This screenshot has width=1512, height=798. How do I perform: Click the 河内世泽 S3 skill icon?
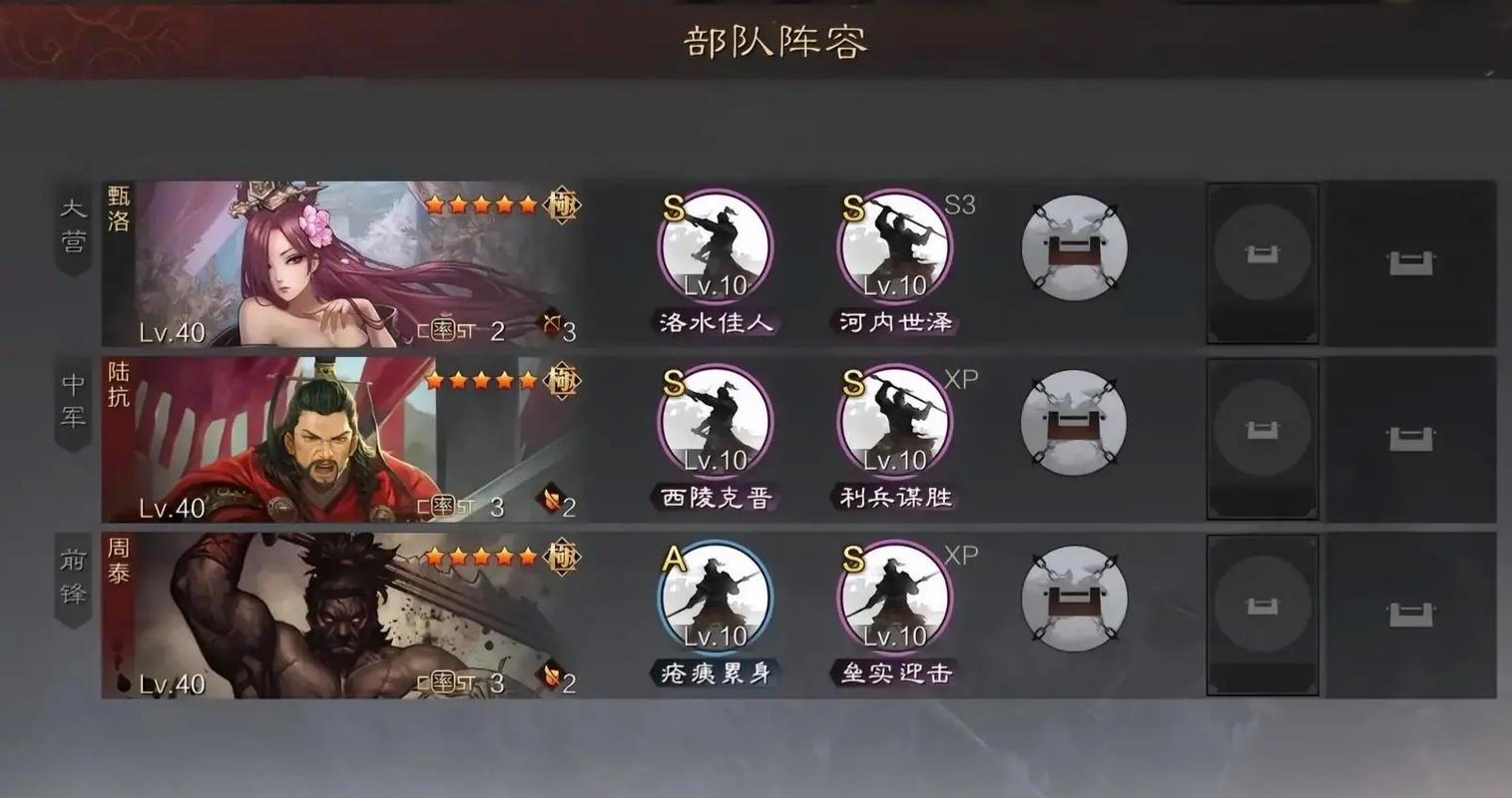(x=893, y=247)
